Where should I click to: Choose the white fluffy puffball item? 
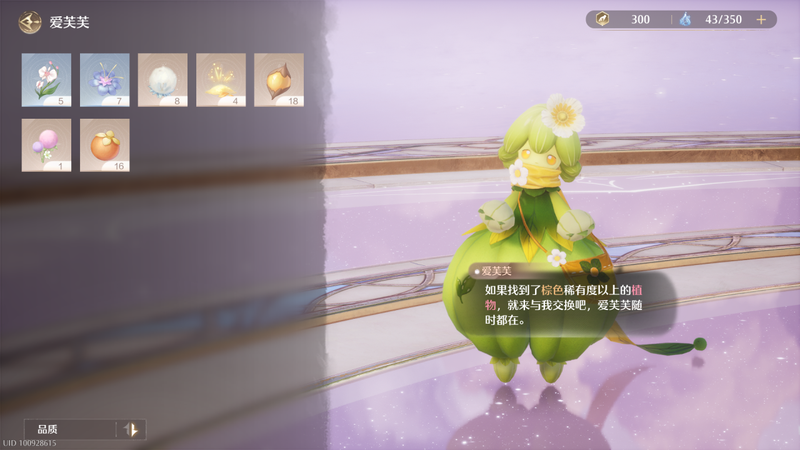pos(162,80)
